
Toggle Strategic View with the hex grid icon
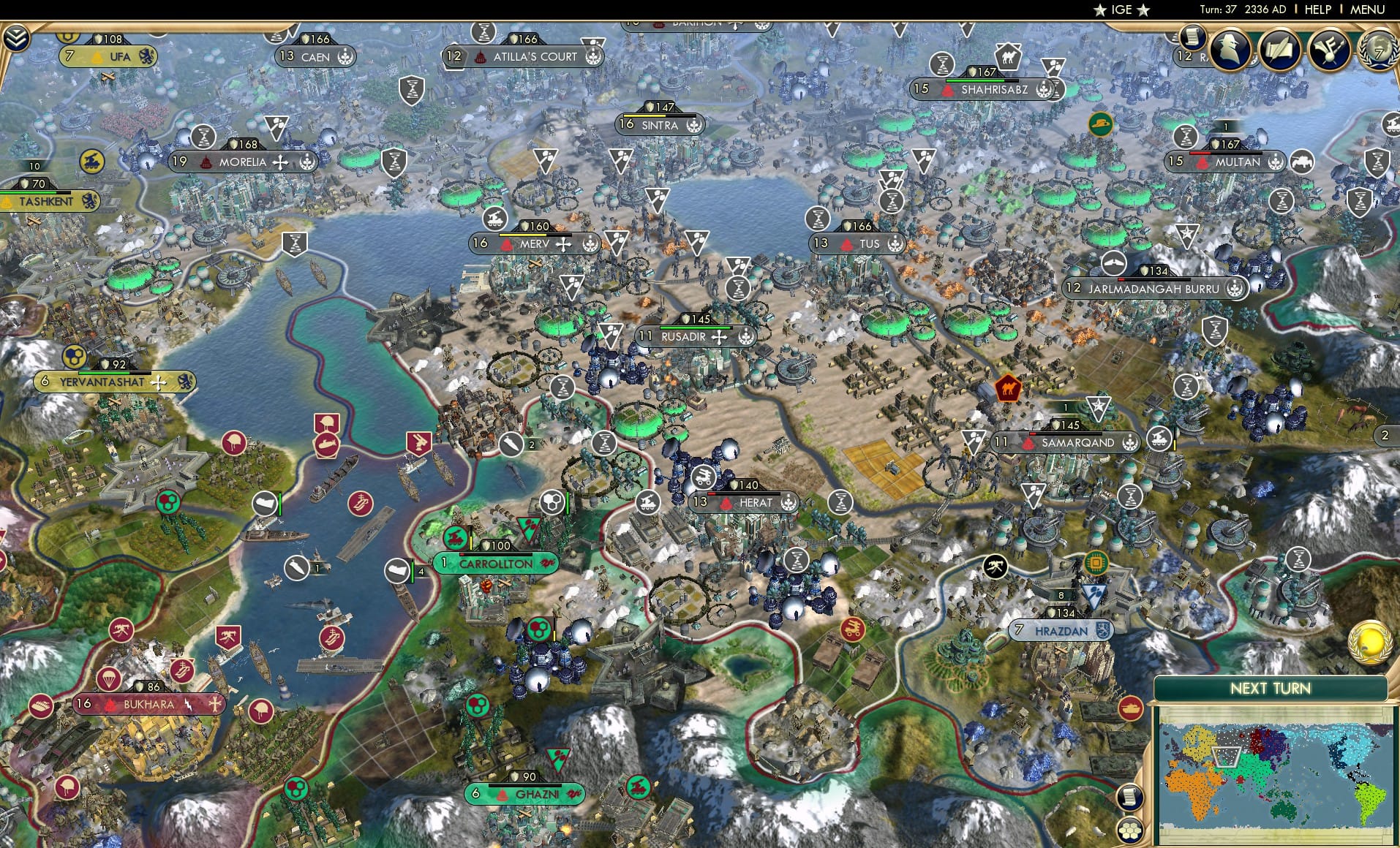pyautogui.click(x=1131, y=831)
